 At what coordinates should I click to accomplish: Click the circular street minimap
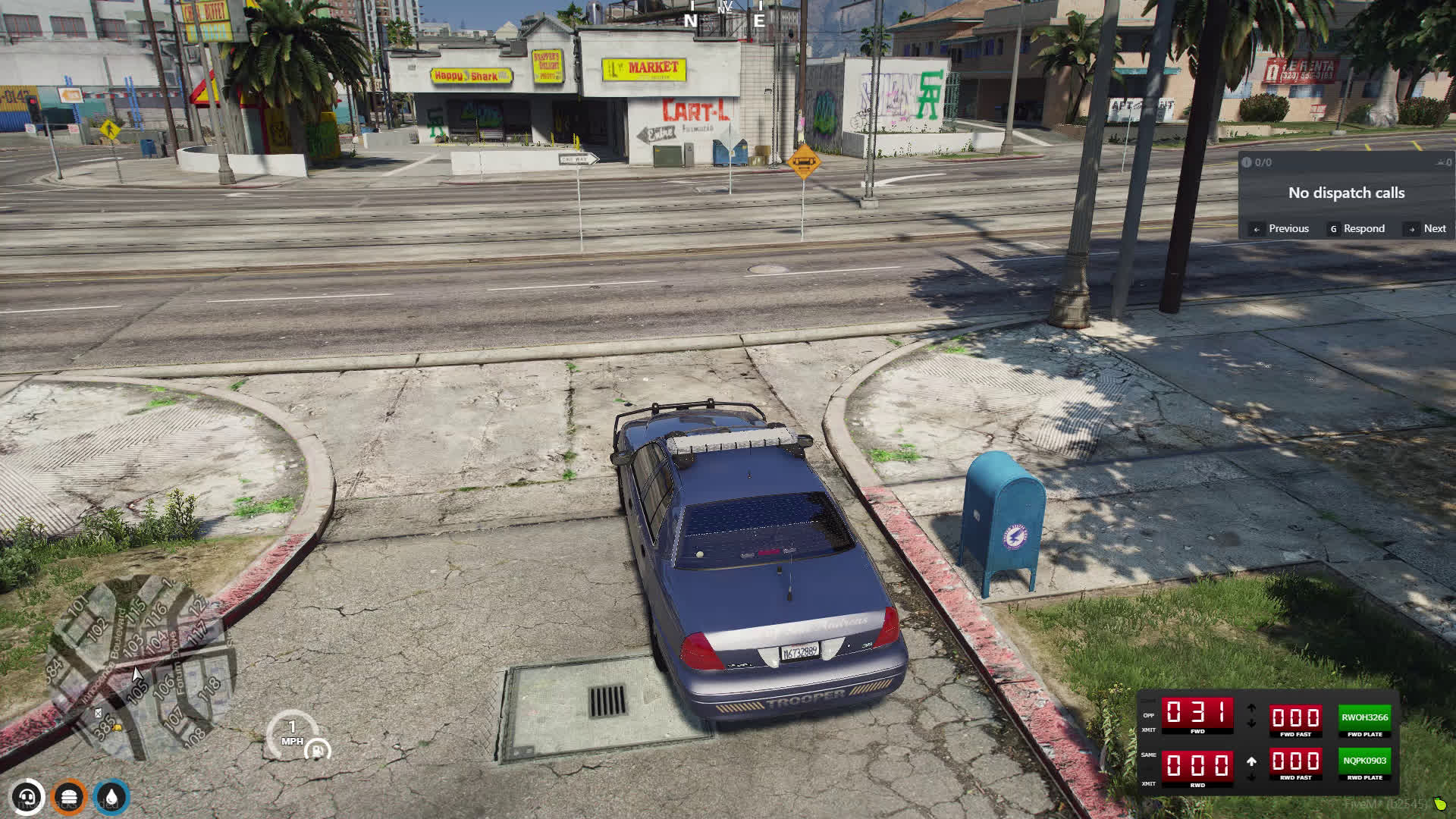[140, 667]
